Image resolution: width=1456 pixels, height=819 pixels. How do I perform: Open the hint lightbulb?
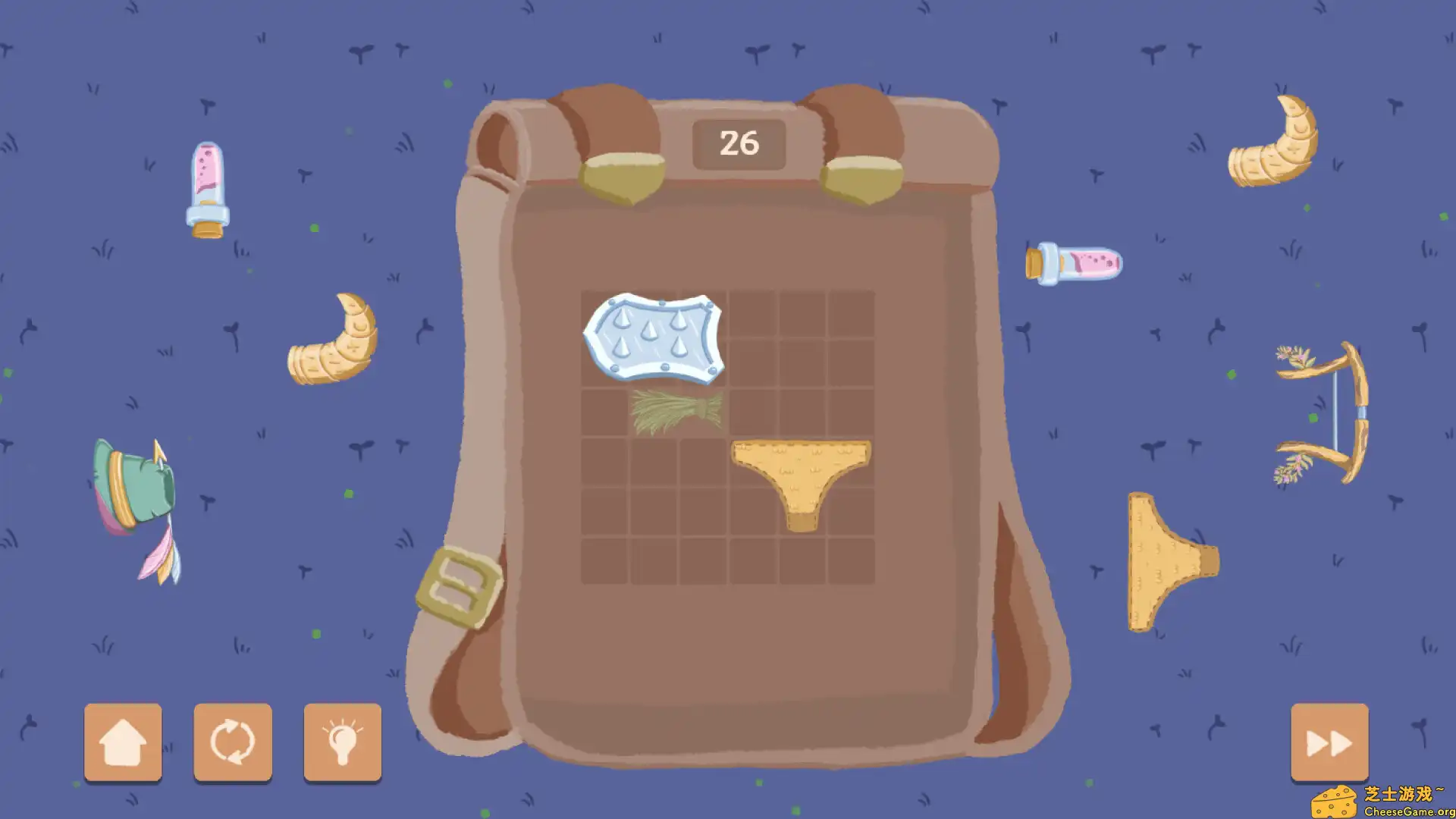(342, 742)
